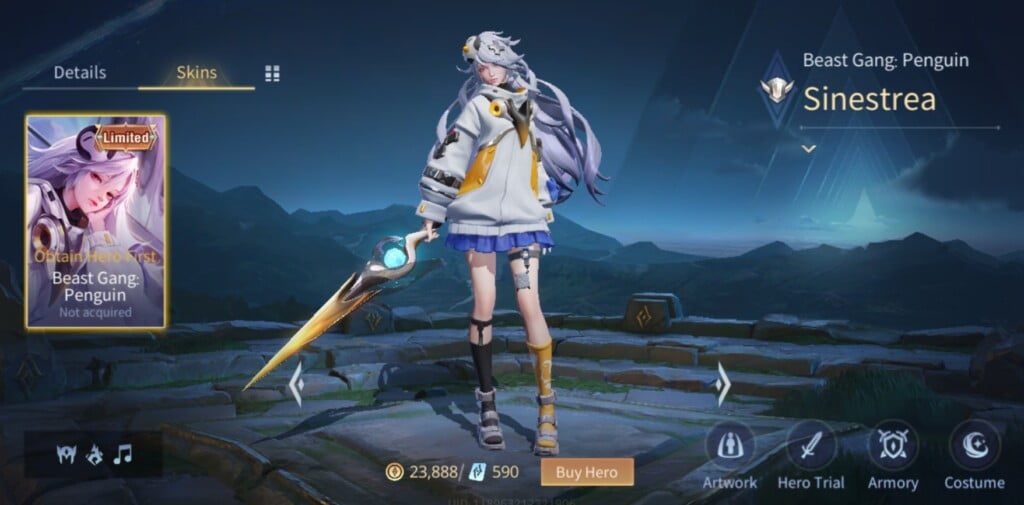Open the Costume menu
This screenshot has height=505, width=1024.
tap(974, 446)
